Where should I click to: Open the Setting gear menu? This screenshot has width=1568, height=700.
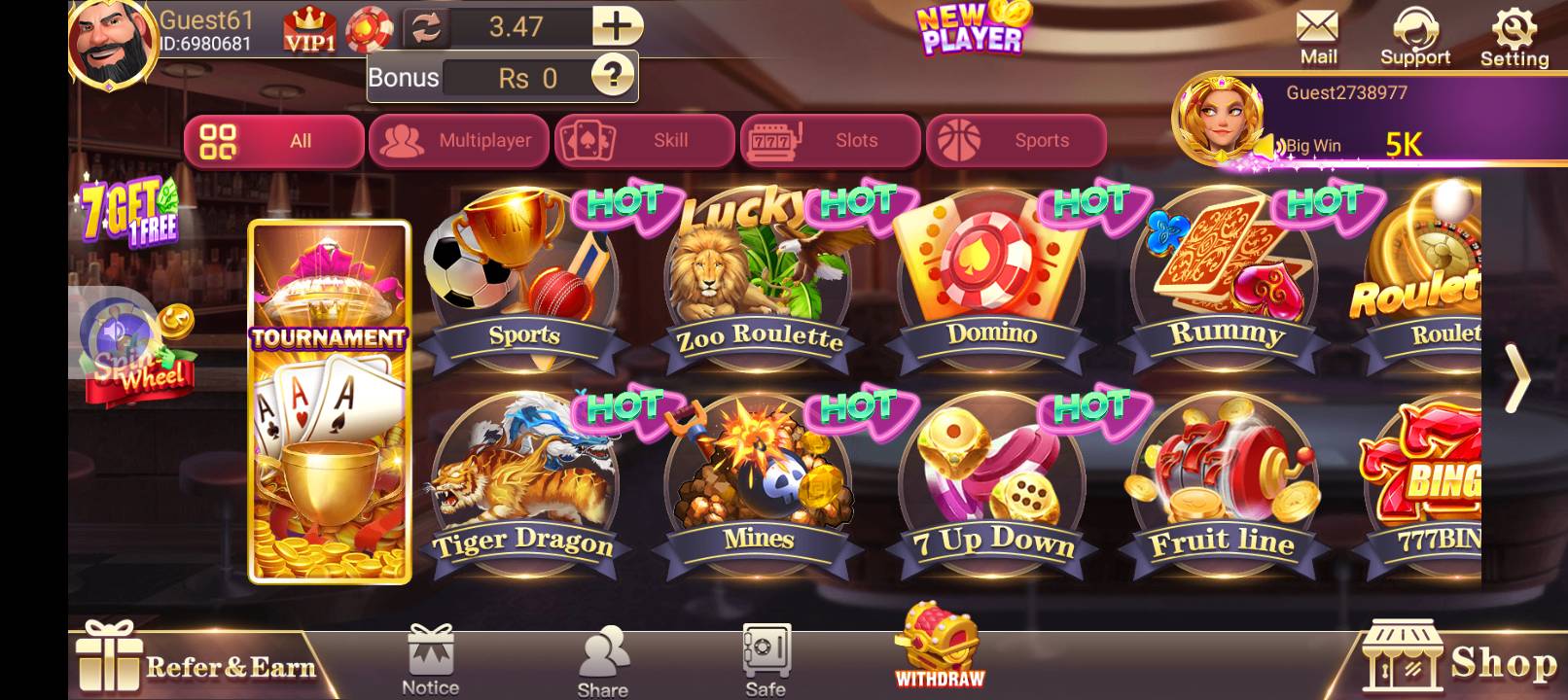click(1515, 29)
